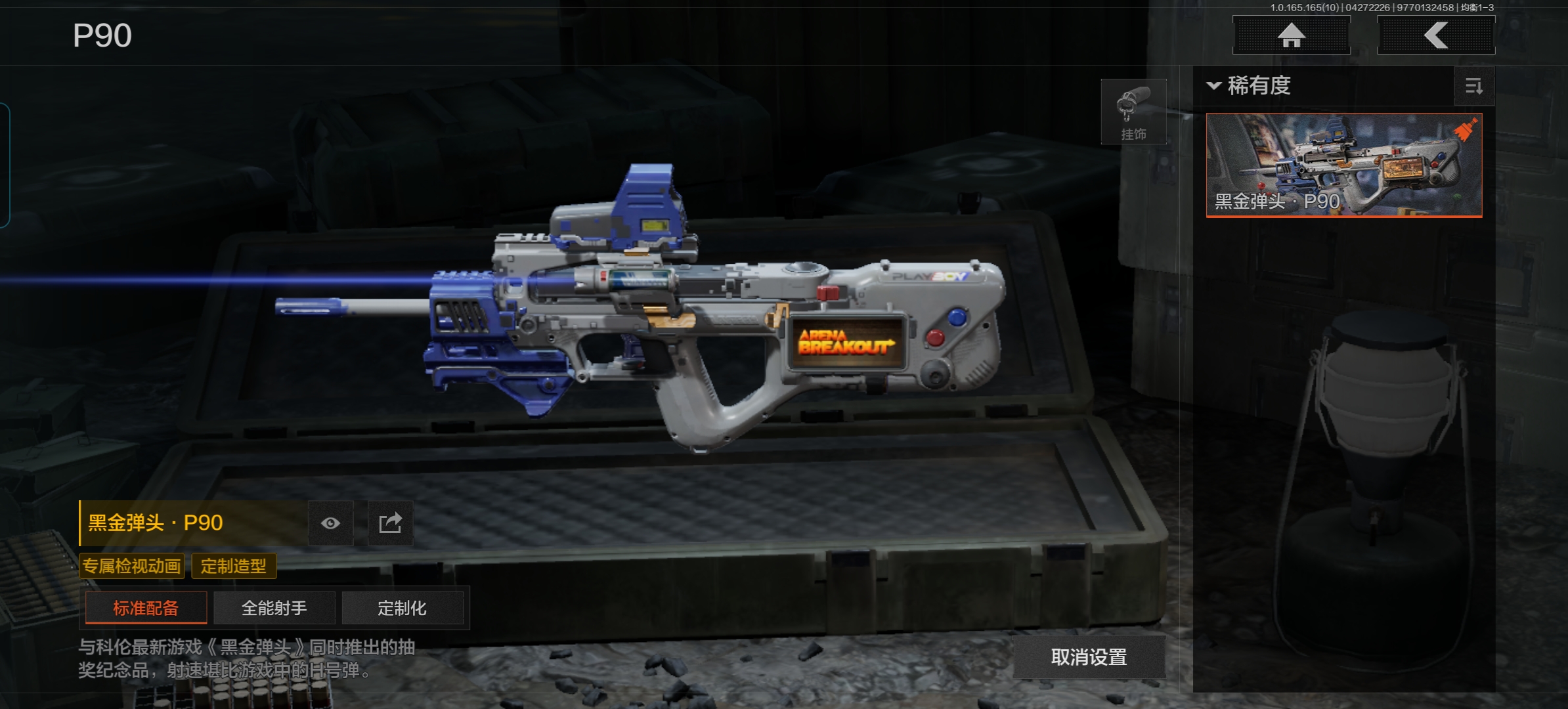Select the 黑金弹头 · P90 skin thumbnail

tap(1343, 165)
